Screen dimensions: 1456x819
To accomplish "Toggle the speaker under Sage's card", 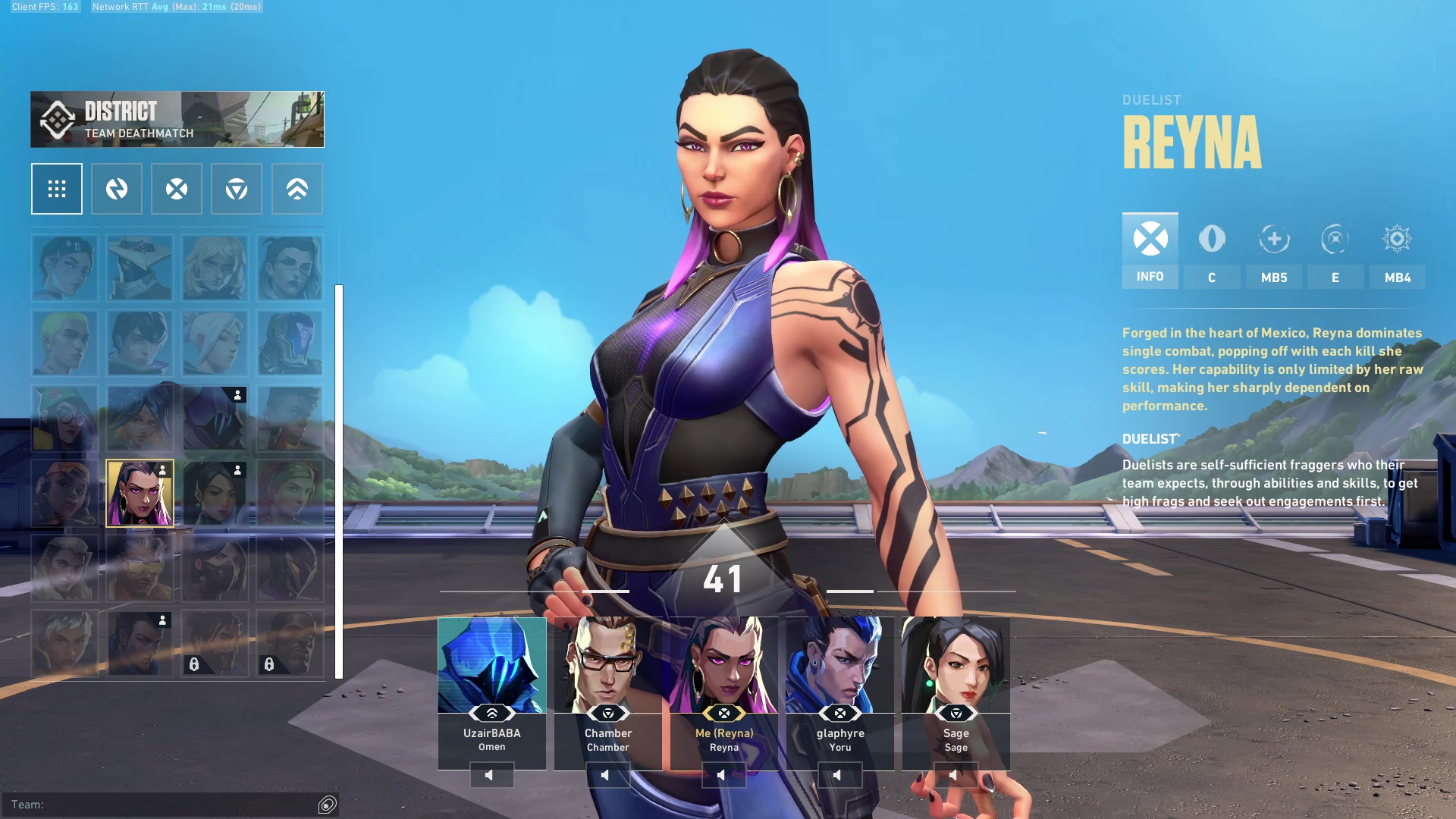I will pos(955,775).
